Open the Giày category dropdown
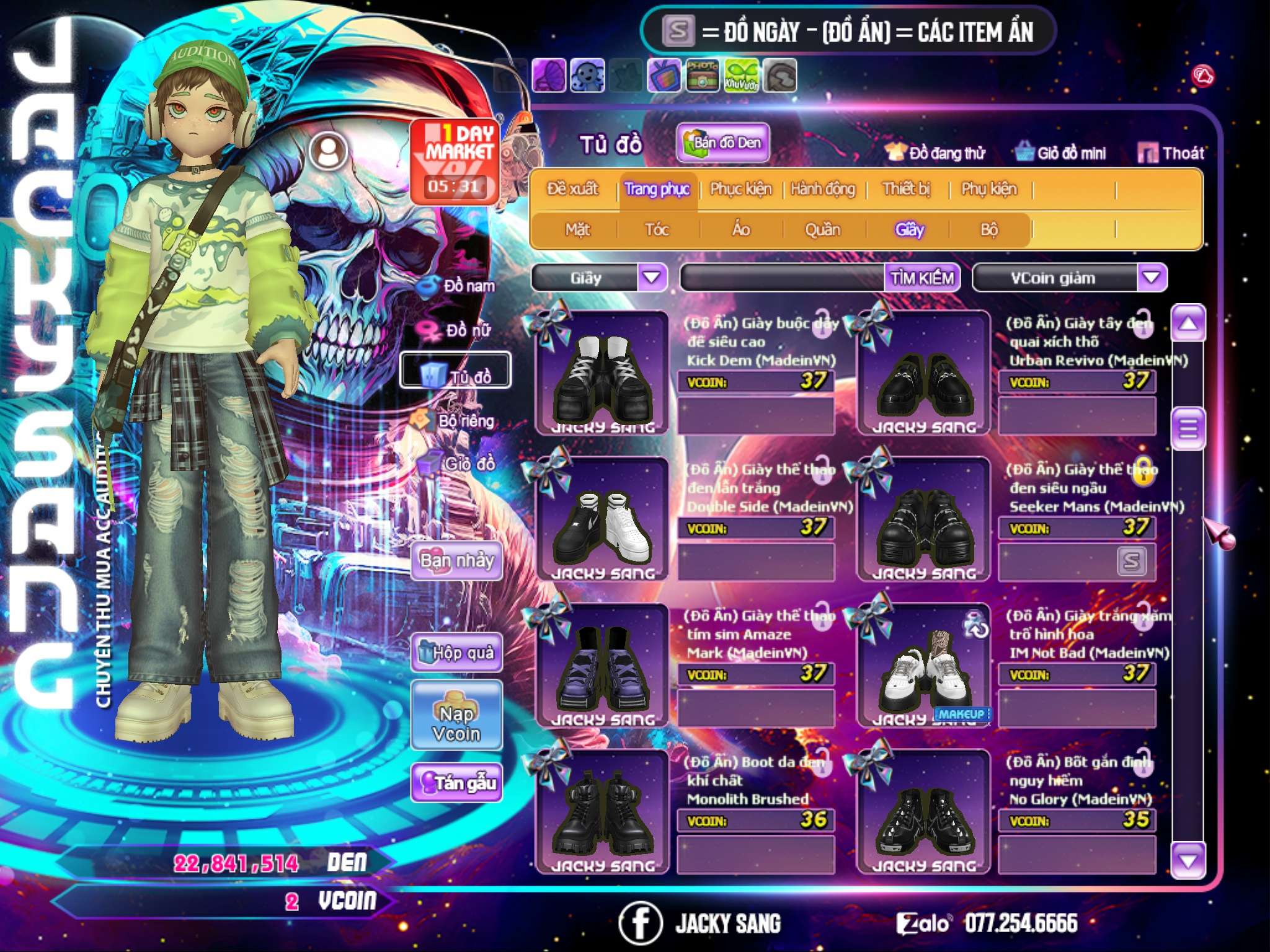Viewport: 1270px width, 952px height. (x=652, y=277)
